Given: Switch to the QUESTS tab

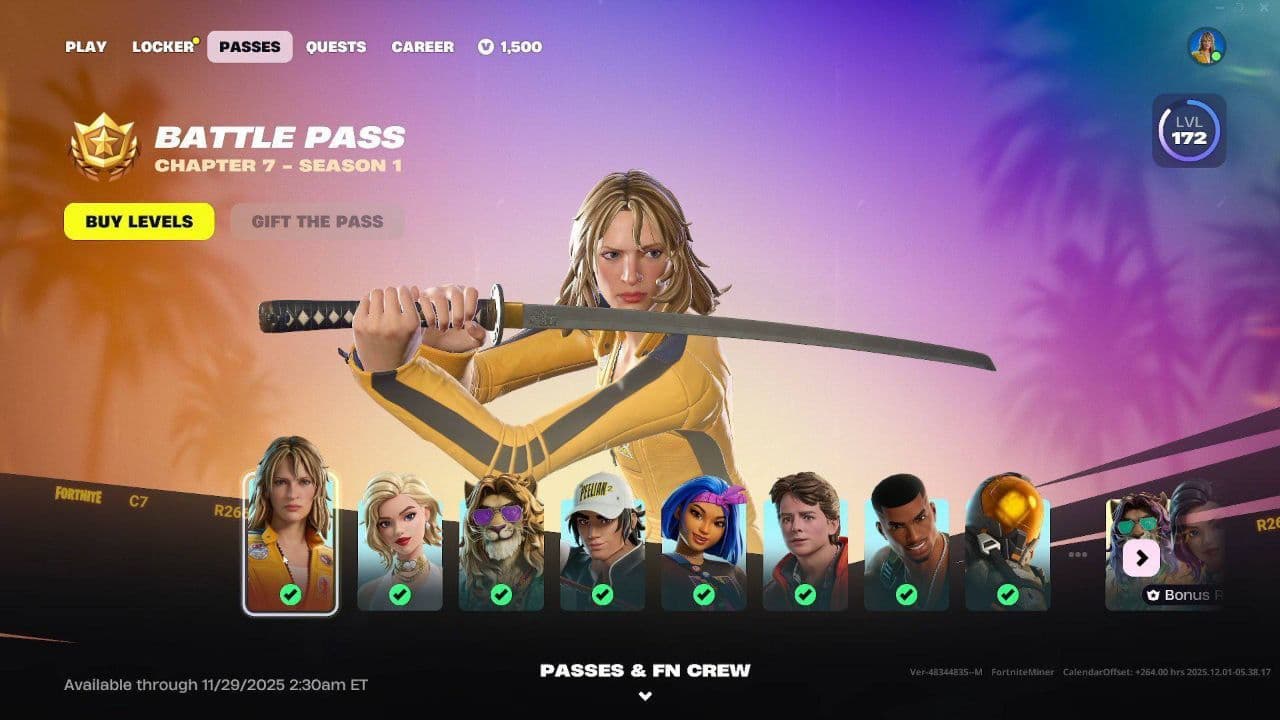Looking at the screenshot, I should pyautogui.click(x=336, y=46).
